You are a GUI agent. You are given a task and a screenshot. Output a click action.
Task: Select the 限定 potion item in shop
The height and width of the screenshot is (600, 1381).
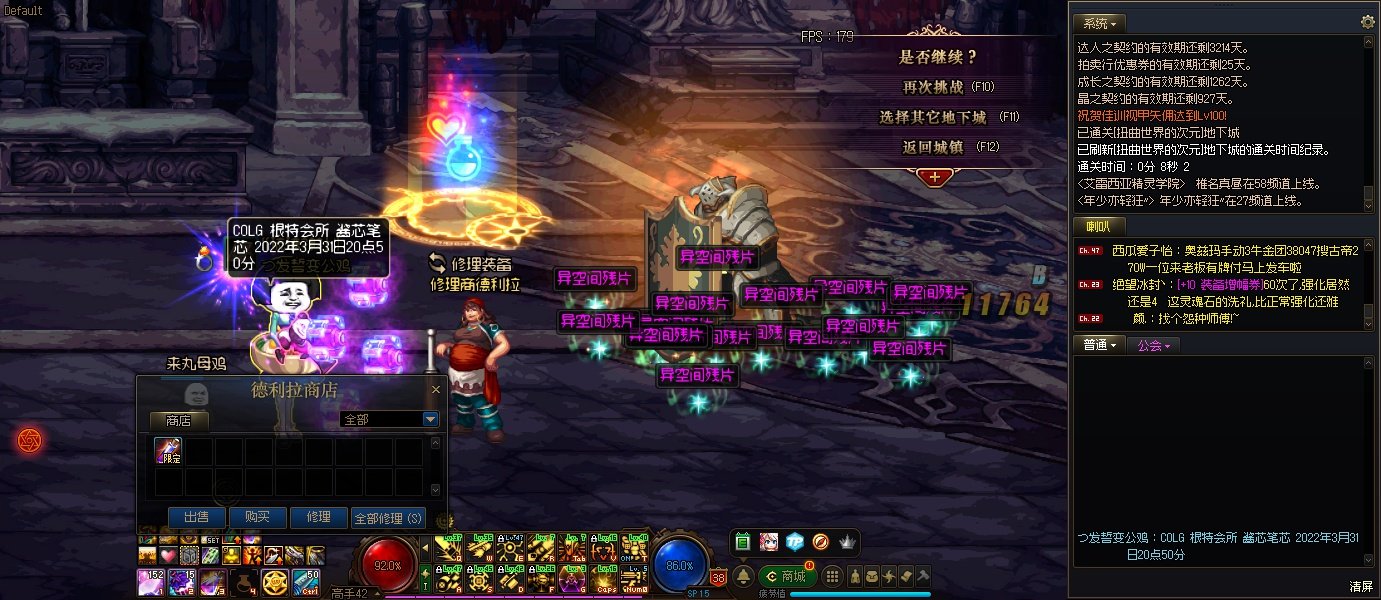click(x=168, y=451)
